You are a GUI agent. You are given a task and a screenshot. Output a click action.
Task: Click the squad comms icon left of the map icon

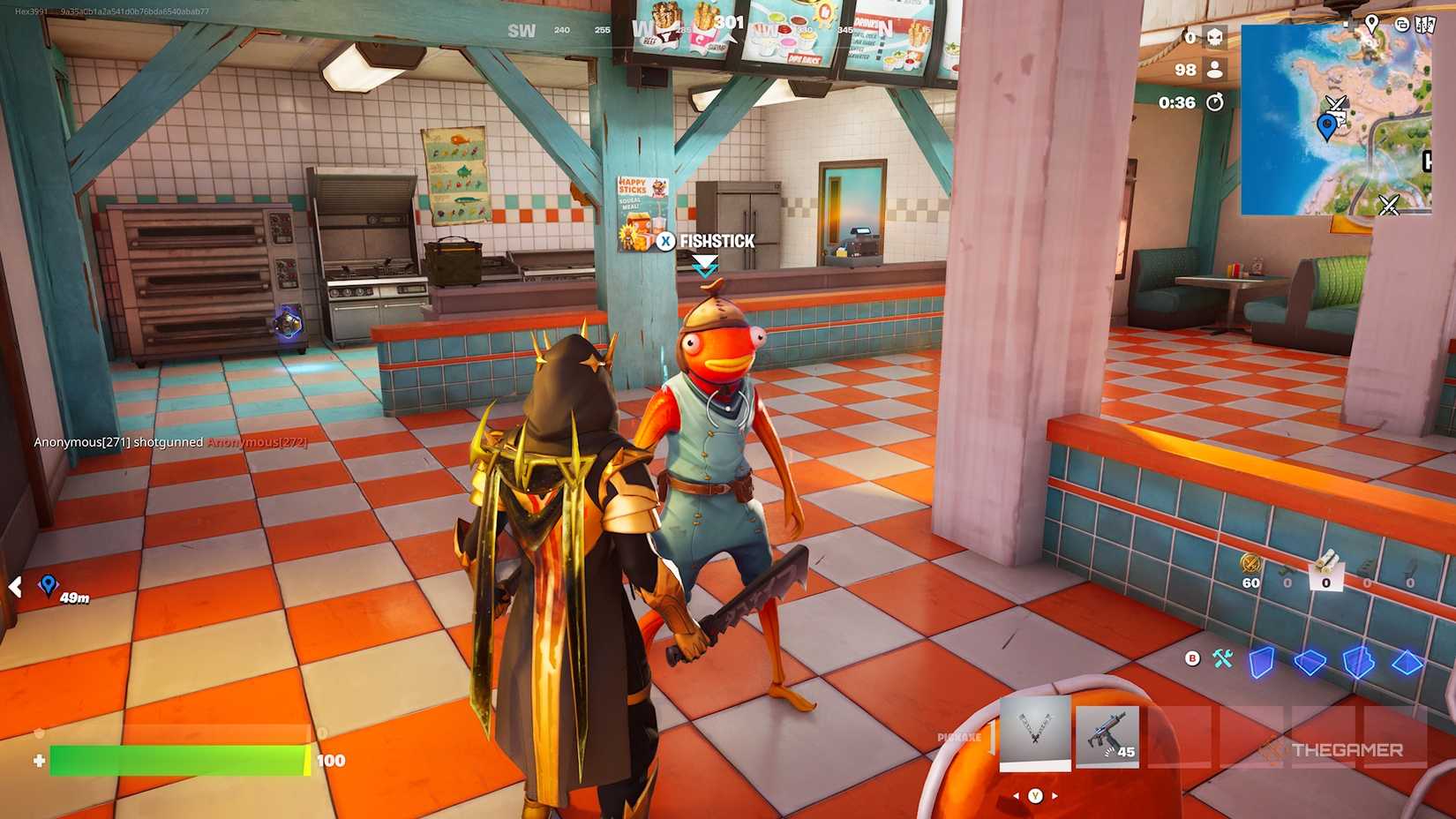1403,25
